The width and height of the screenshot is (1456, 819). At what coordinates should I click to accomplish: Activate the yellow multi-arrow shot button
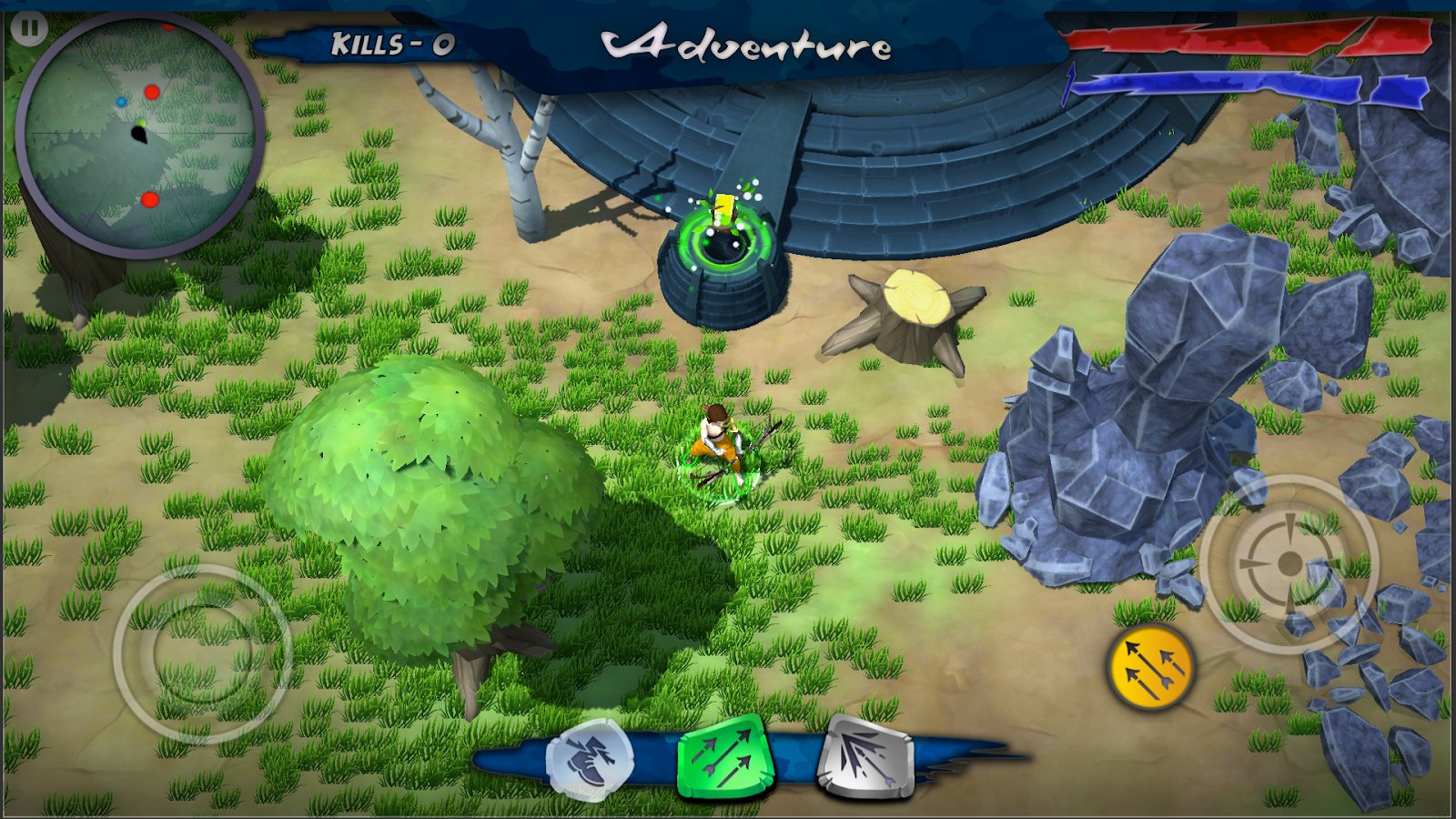click(1151, 668)
